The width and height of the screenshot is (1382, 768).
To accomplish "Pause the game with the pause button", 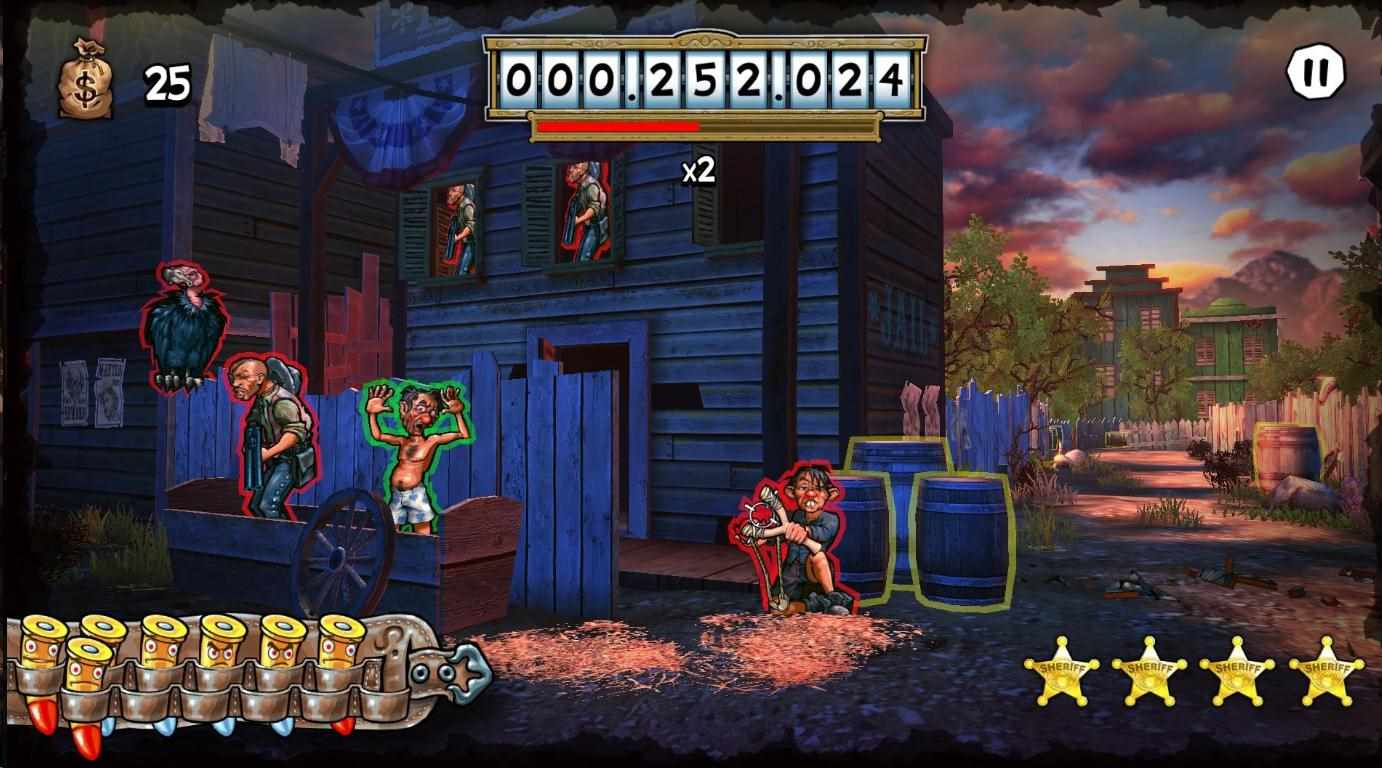I will pyautogui.click(x=1316, y=73).
